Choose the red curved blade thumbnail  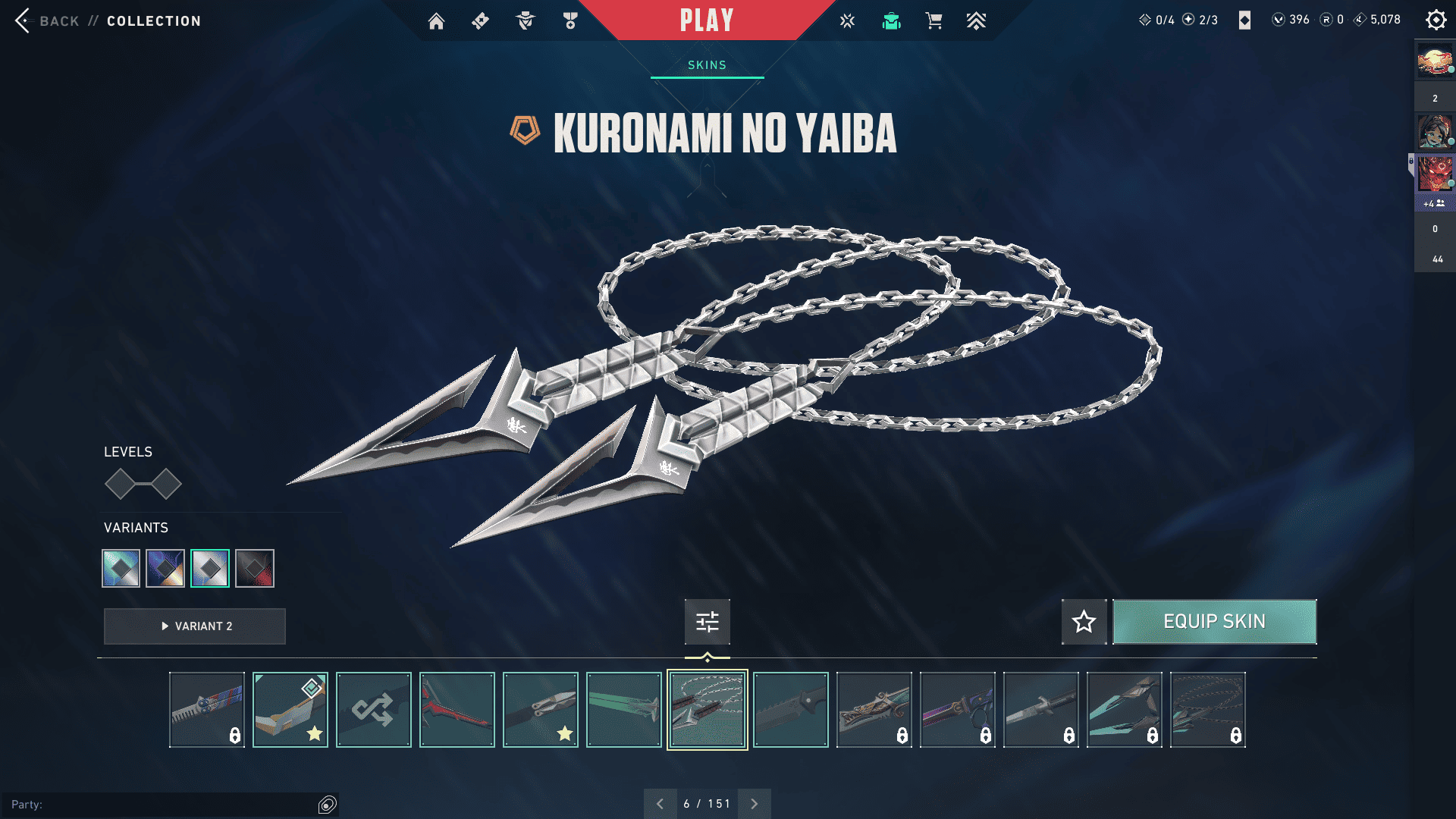457,710
